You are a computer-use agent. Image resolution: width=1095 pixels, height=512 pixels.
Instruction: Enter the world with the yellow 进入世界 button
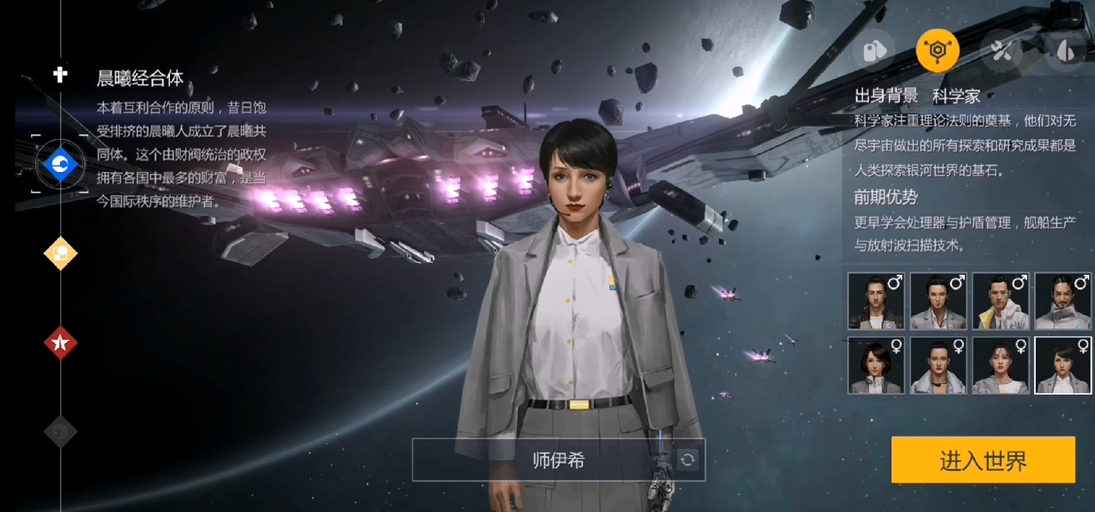click(982, 460)
